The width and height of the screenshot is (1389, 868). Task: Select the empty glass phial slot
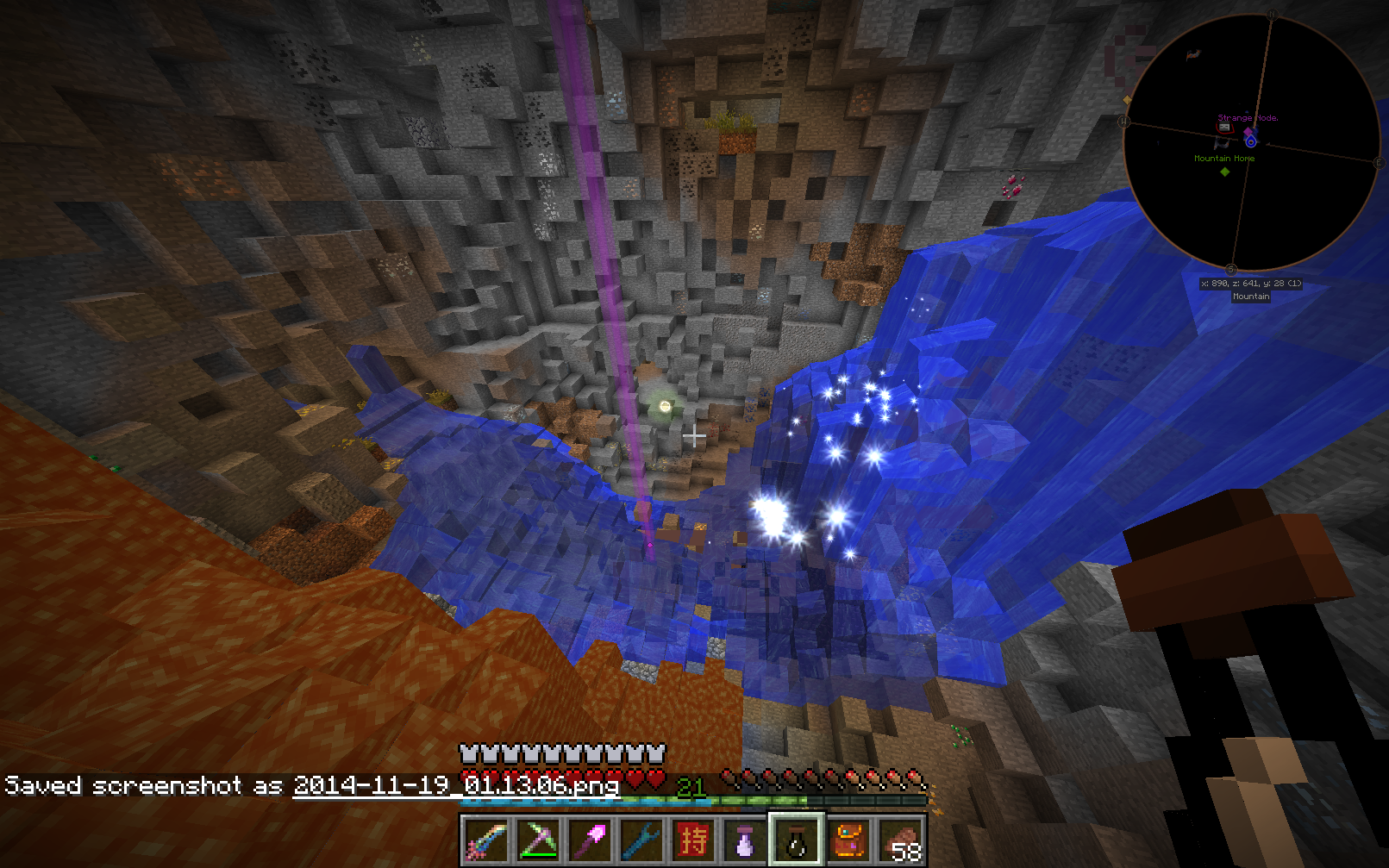click(x=797, y=840)
